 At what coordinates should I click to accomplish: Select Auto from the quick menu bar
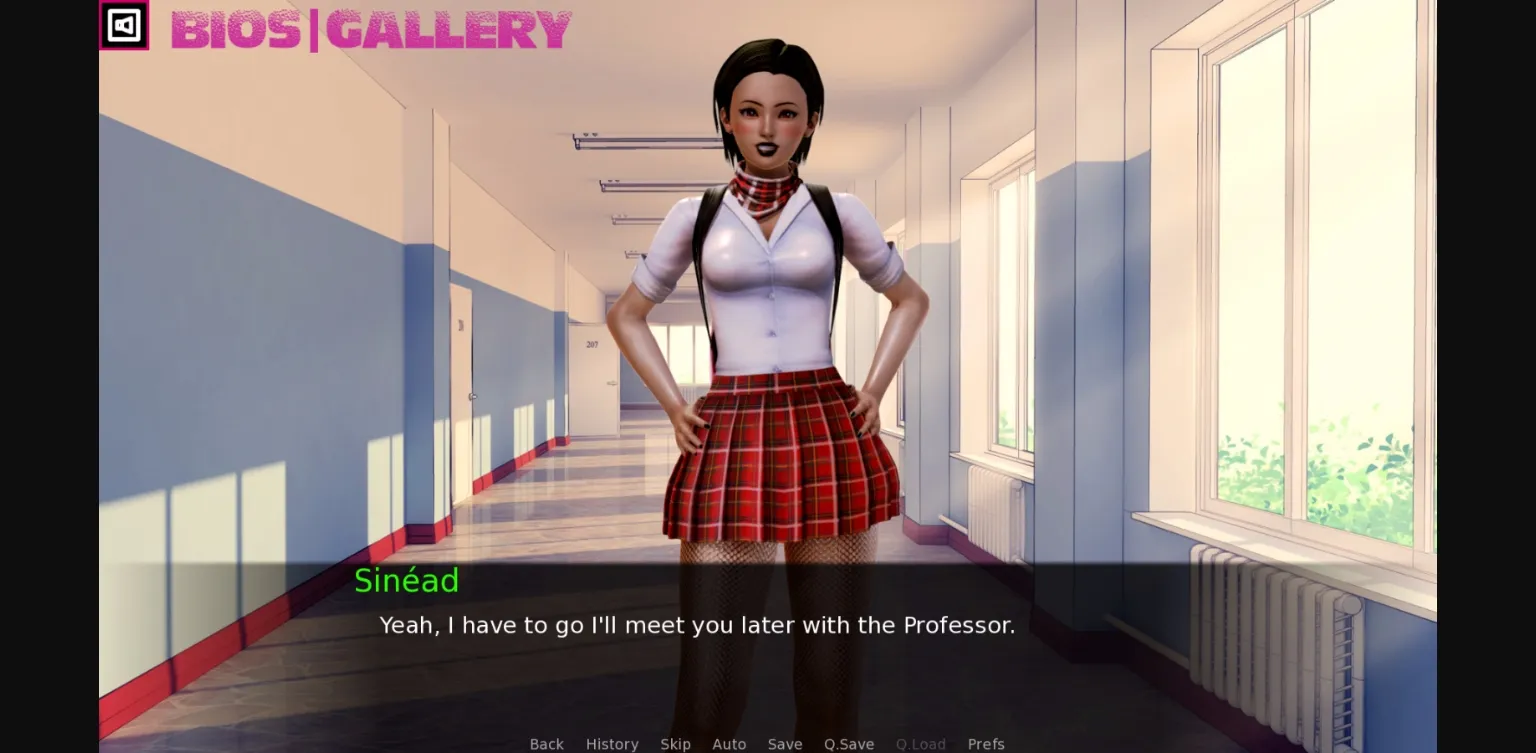point(729,744)
